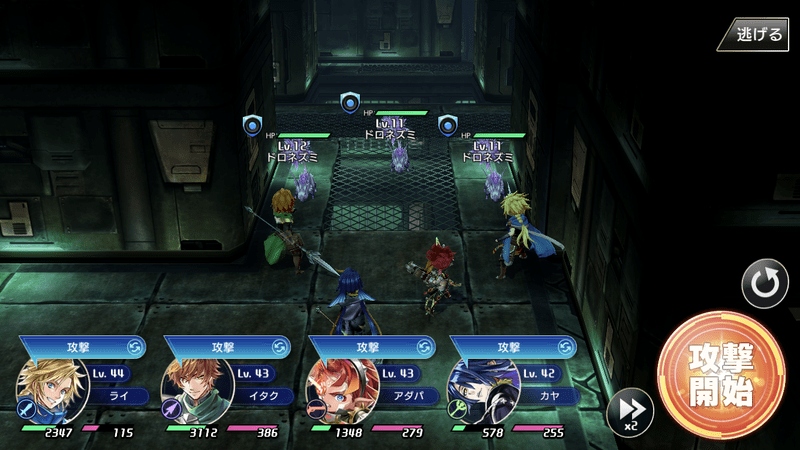Select アダパ's character portrait
800x450 pixels.
point(338,390)
